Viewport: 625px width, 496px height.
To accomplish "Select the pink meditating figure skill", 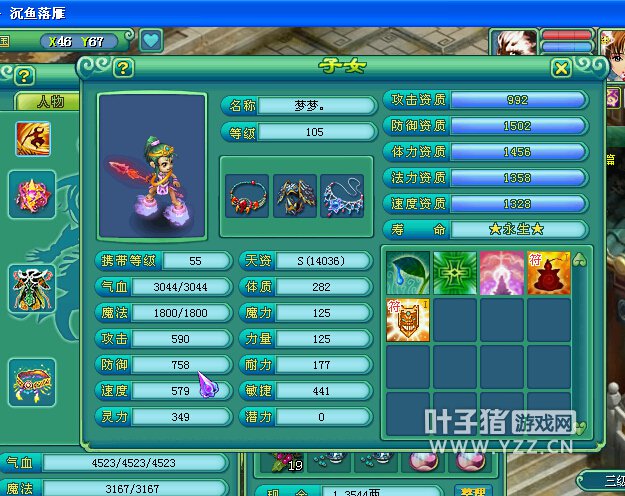I will (501, 272).
